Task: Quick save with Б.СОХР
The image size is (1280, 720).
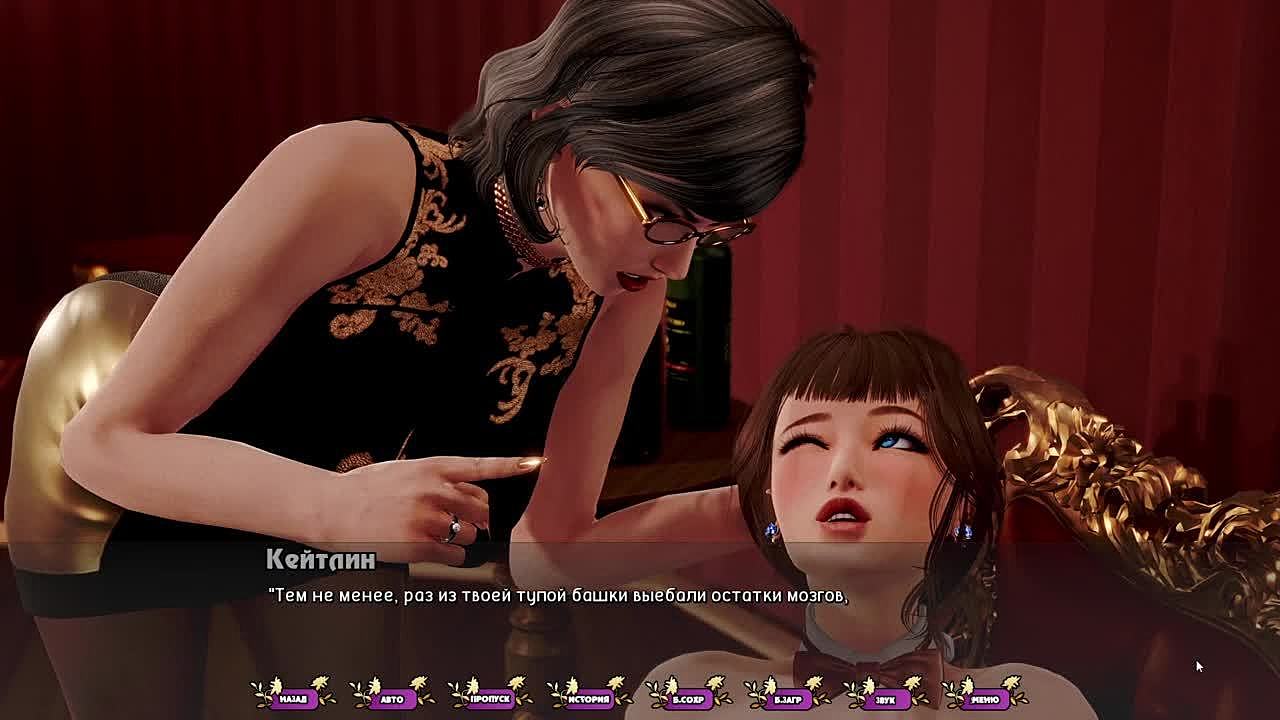Action: pos(688,699)
